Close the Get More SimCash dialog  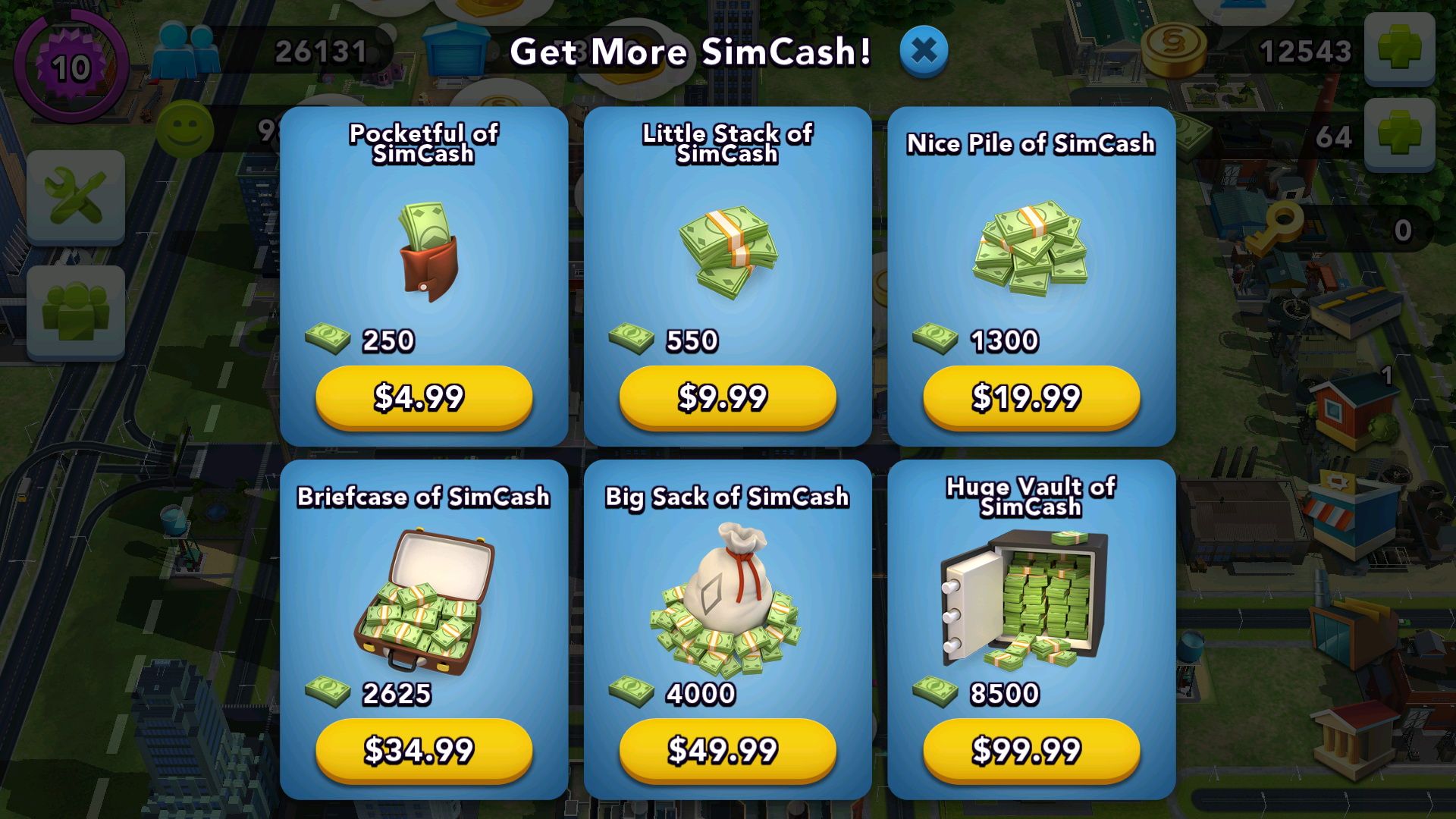point(924,50)
